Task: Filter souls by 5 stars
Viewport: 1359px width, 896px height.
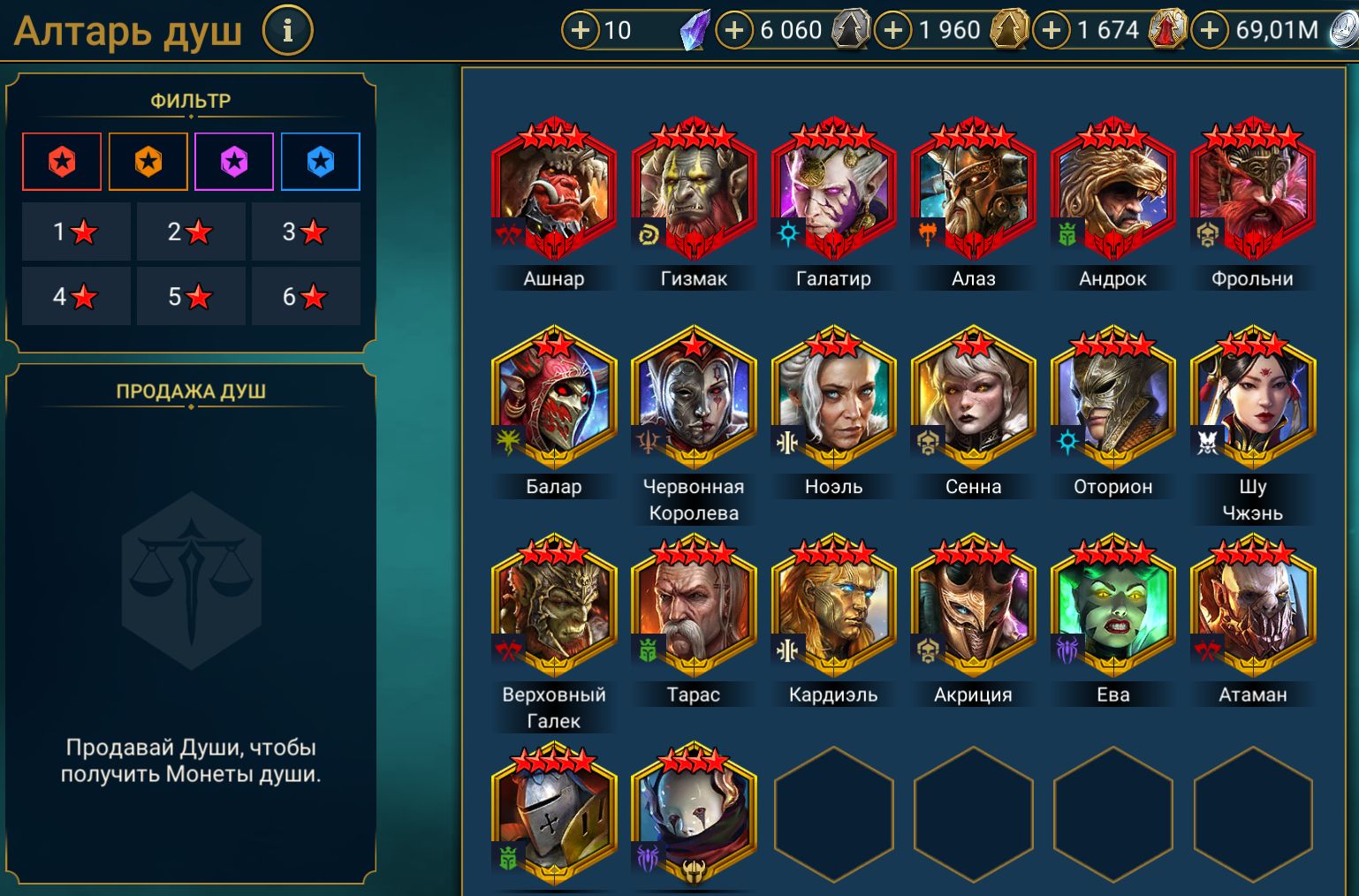Action: coord(191,296)
